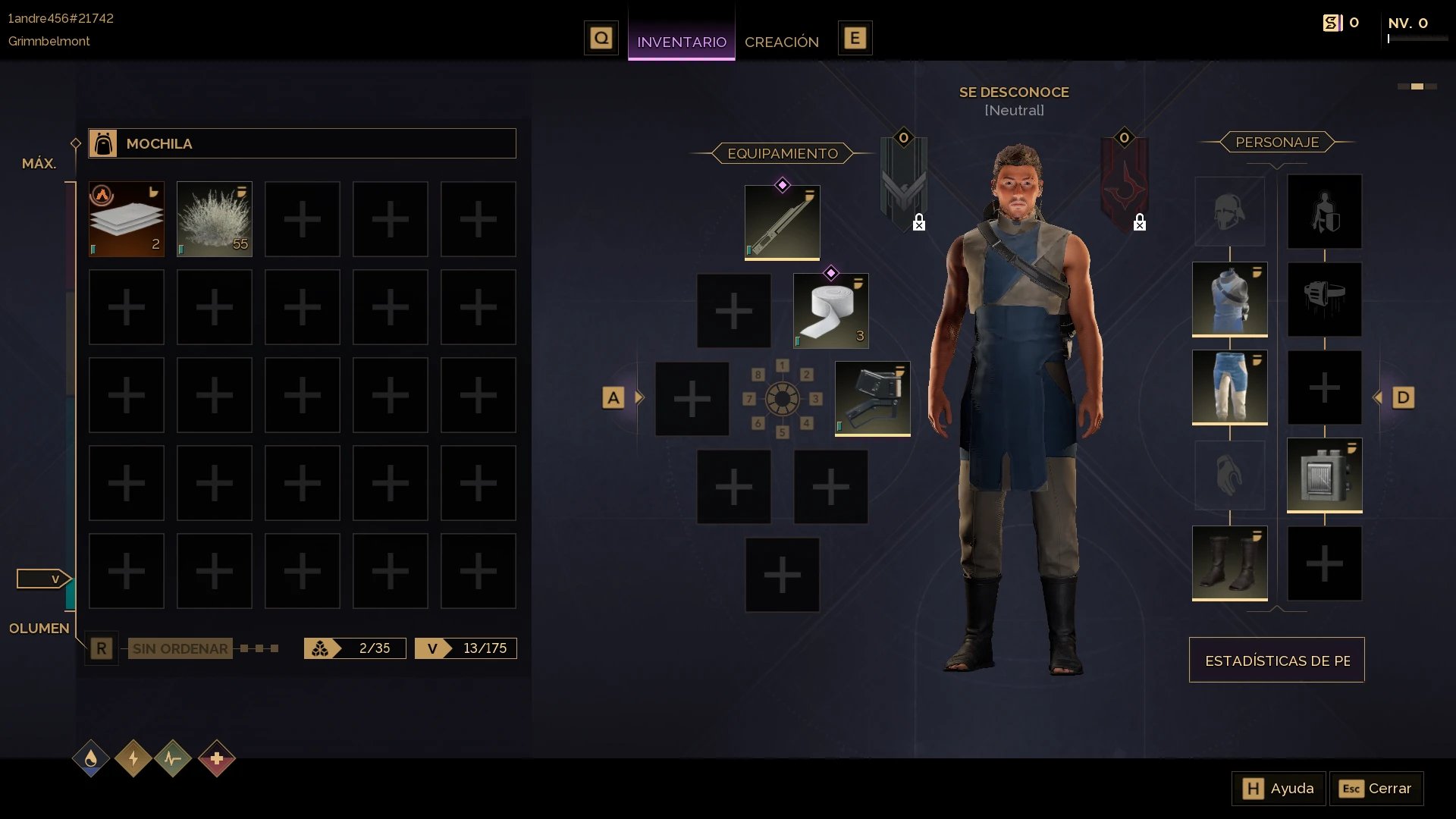The image size is (1456, 819).
Task: Select the blue and white pants slot
Action: pos(1229,387)
